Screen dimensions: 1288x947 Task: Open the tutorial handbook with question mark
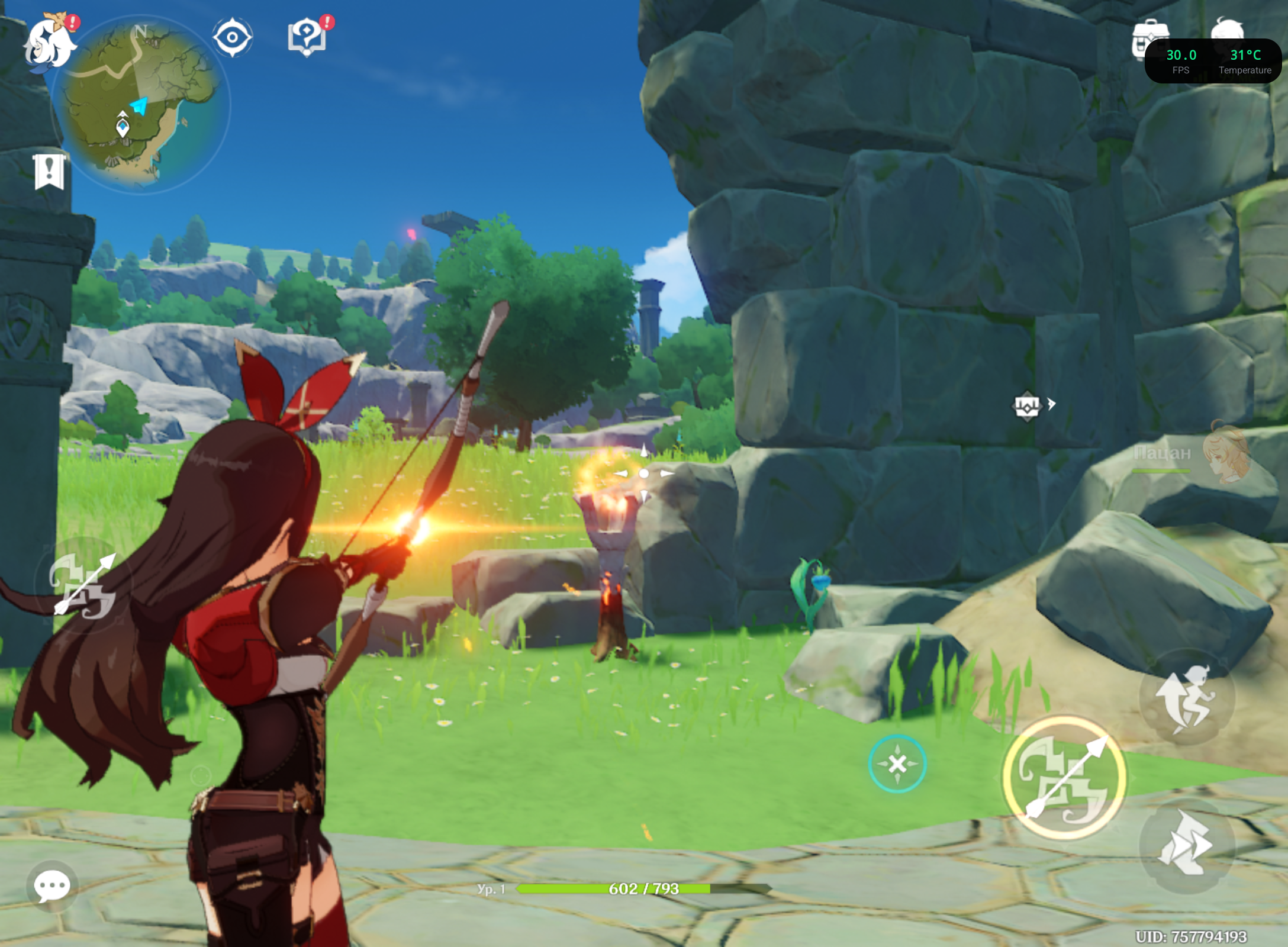click(x=307, y=37)
